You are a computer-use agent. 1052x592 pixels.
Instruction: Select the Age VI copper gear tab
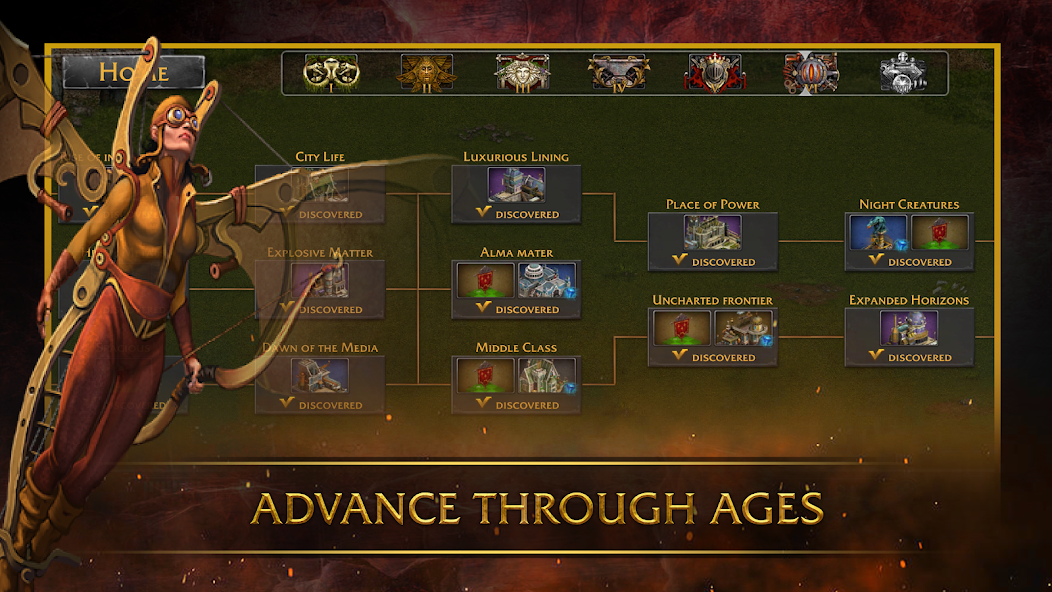tap(810, 73)
